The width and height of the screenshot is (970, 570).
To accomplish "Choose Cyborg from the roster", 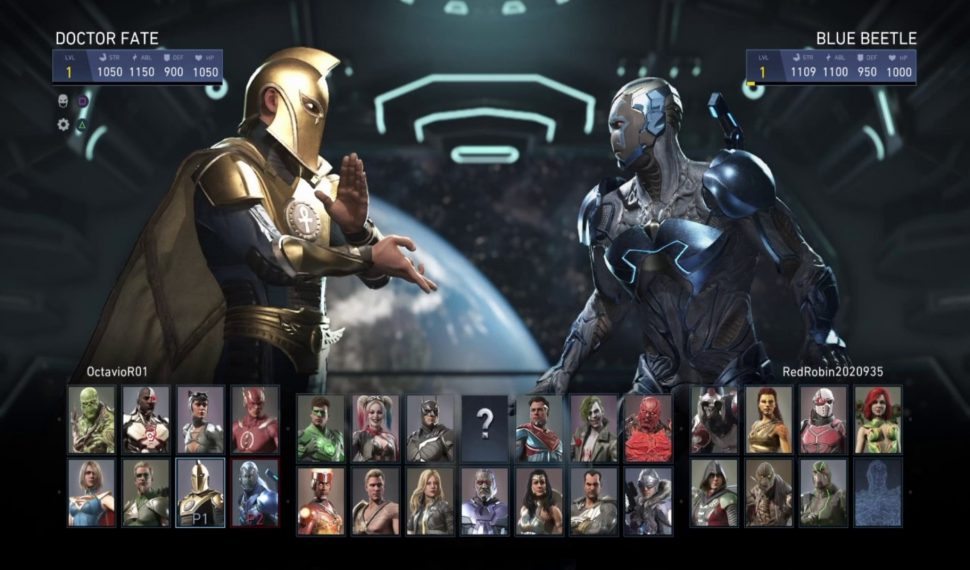I will click(x=146, y=420).
